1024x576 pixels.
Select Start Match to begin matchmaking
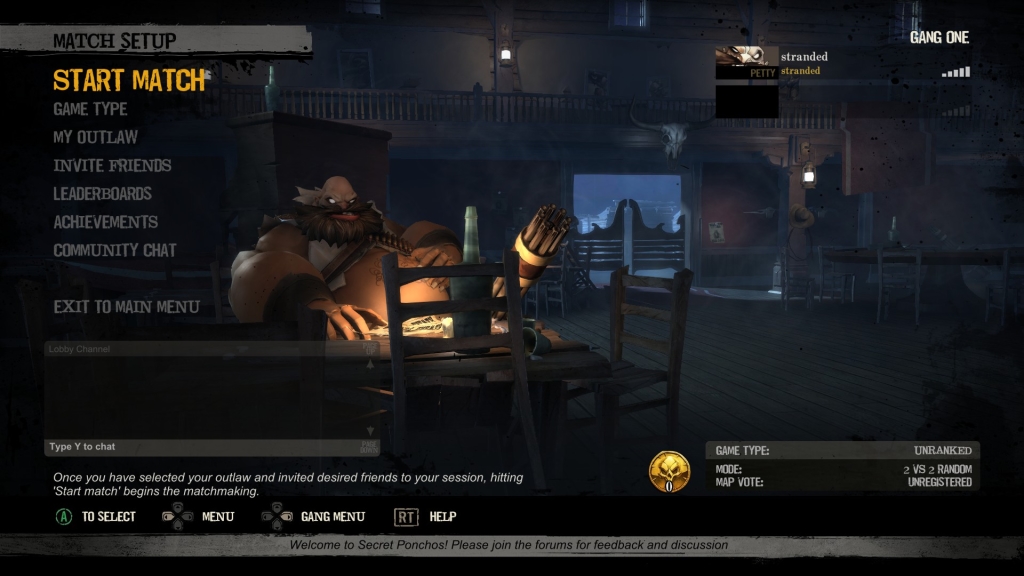coord(128,80)
